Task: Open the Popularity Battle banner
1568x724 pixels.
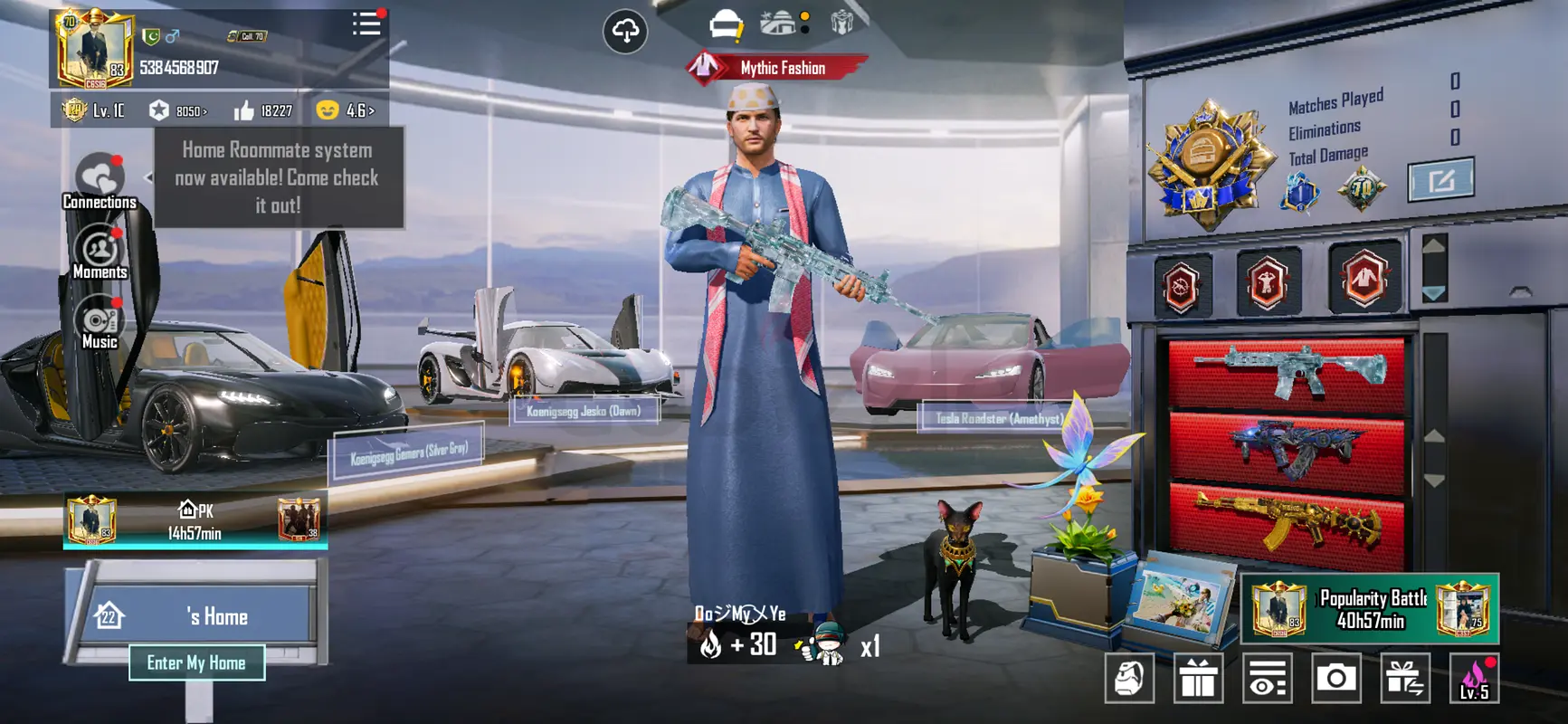Action: [x=1370, y=608]
